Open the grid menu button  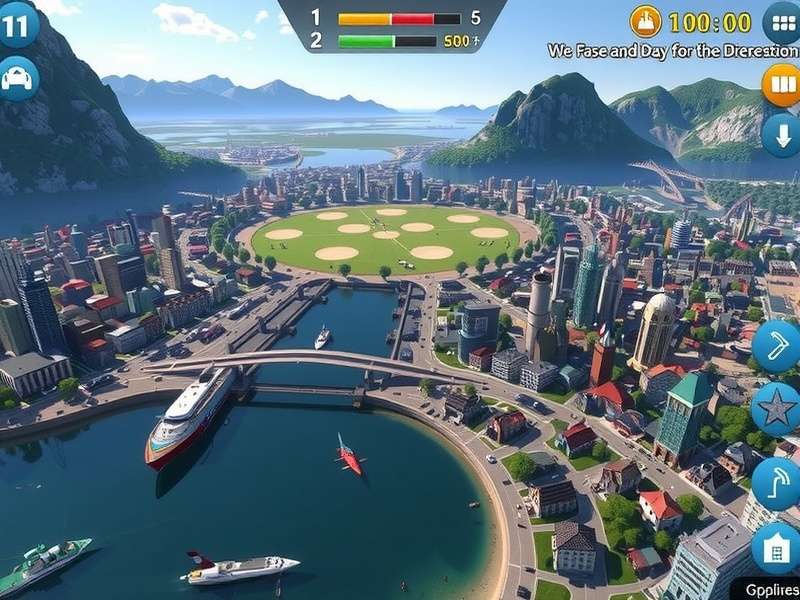(x=782, y=23)
